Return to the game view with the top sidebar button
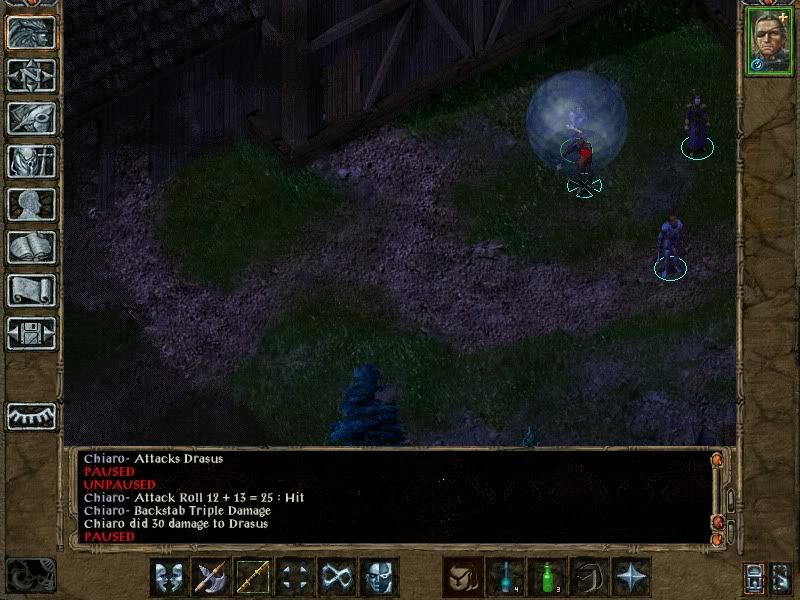 click(x=31, y=32)
